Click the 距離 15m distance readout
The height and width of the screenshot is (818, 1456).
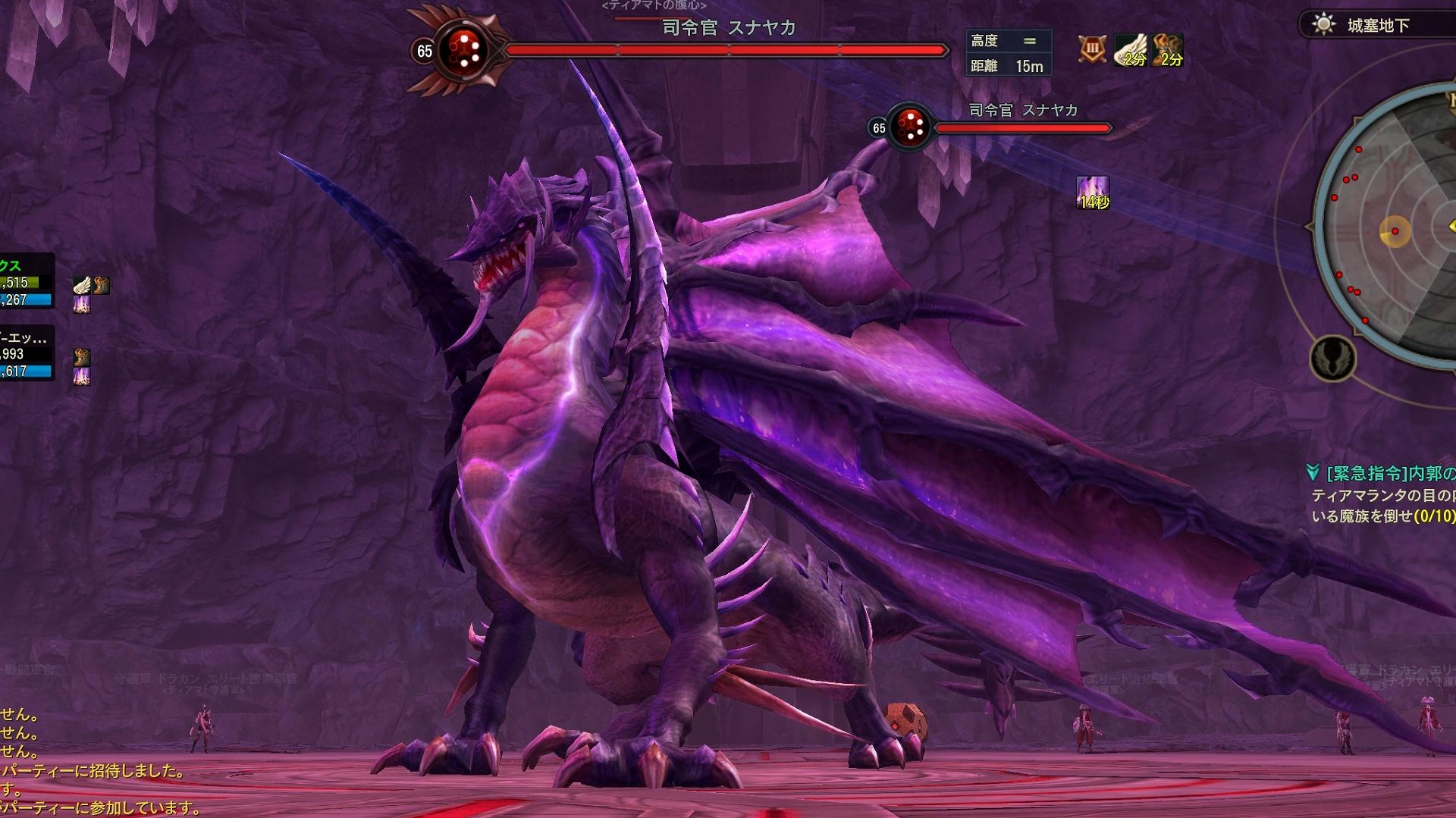tap(1009, 66)
